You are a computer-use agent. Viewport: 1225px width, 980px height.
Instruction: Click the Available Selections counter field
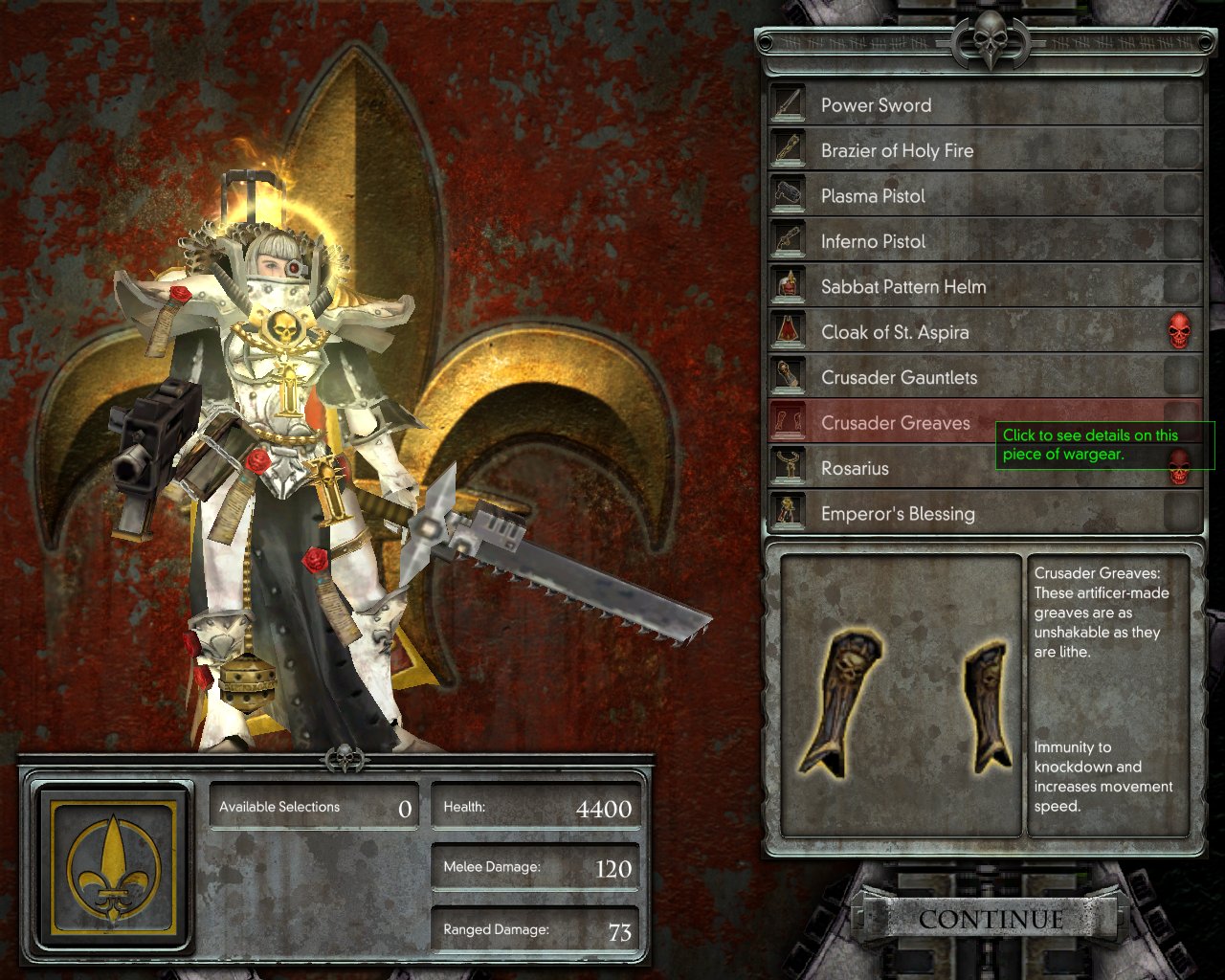pyautogui.click(x=314, y=806)
